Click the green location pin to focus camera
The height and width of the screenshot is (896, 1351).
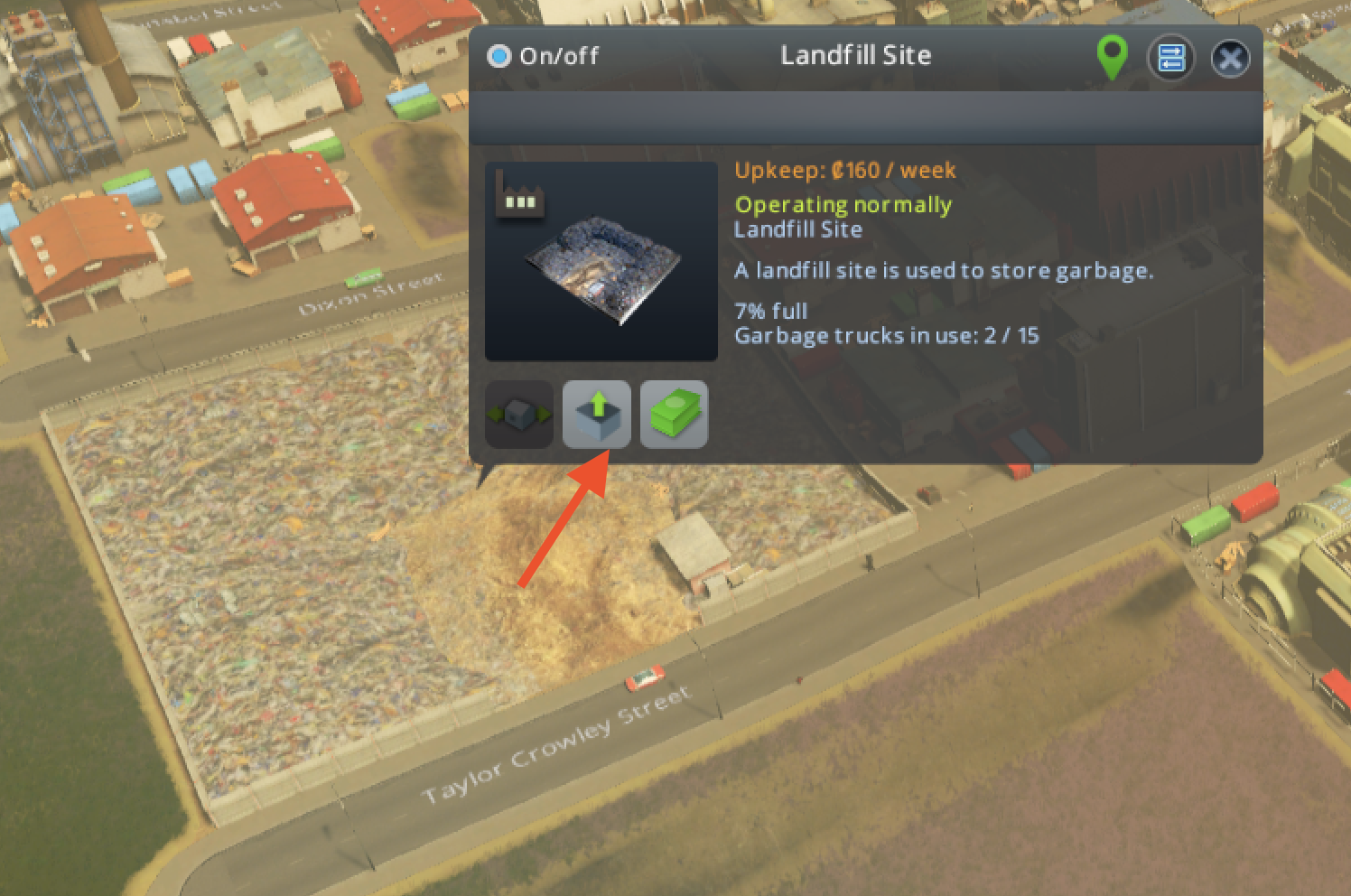[x=1111, y=56]
